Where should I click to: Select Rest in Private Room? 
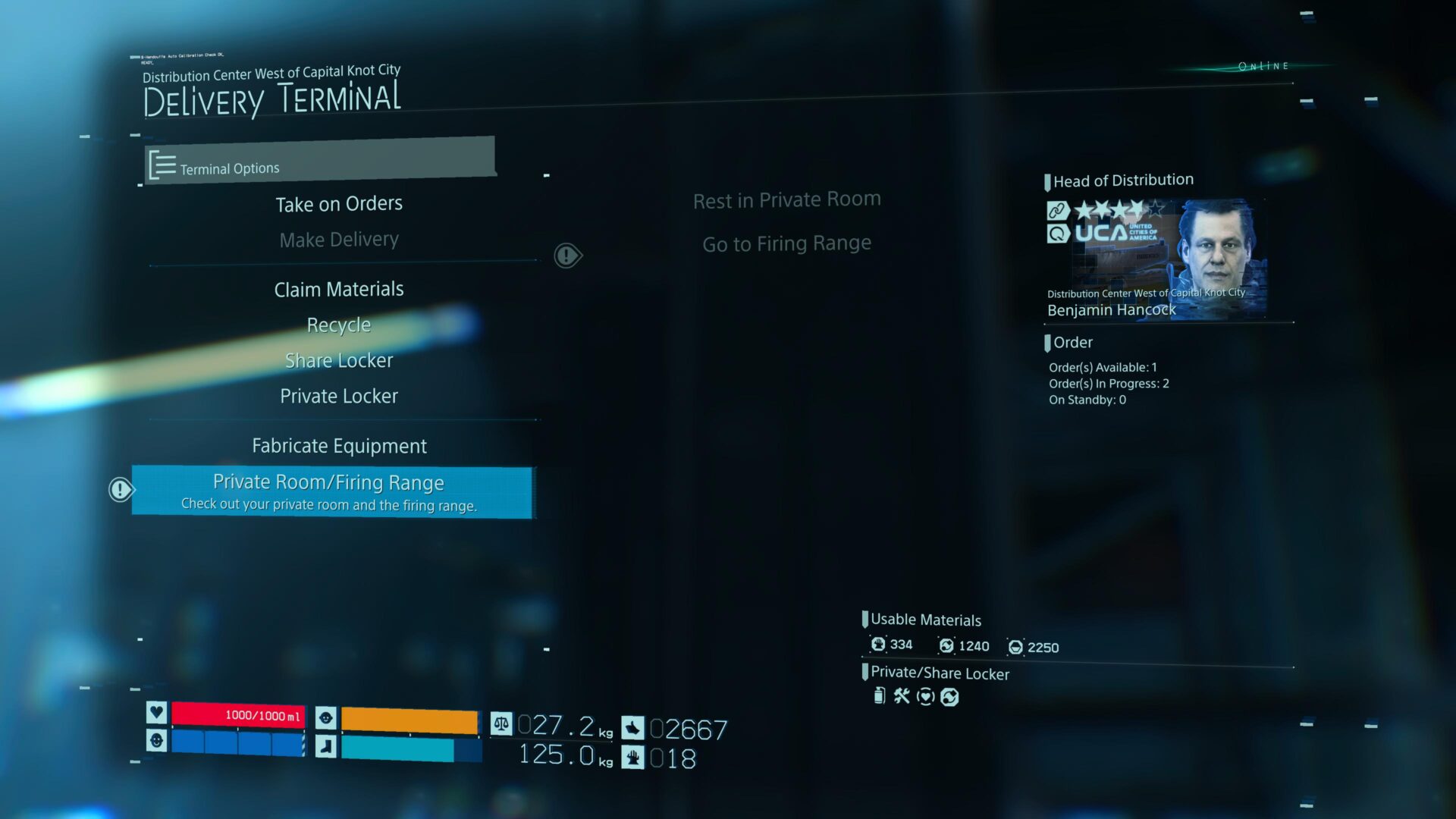click(786, 200)
